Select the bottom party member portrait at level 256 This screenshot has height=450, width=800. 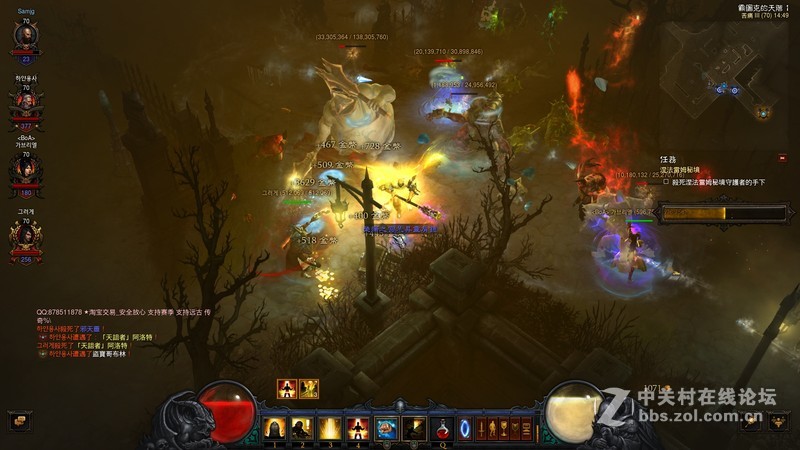coord(25,237)
